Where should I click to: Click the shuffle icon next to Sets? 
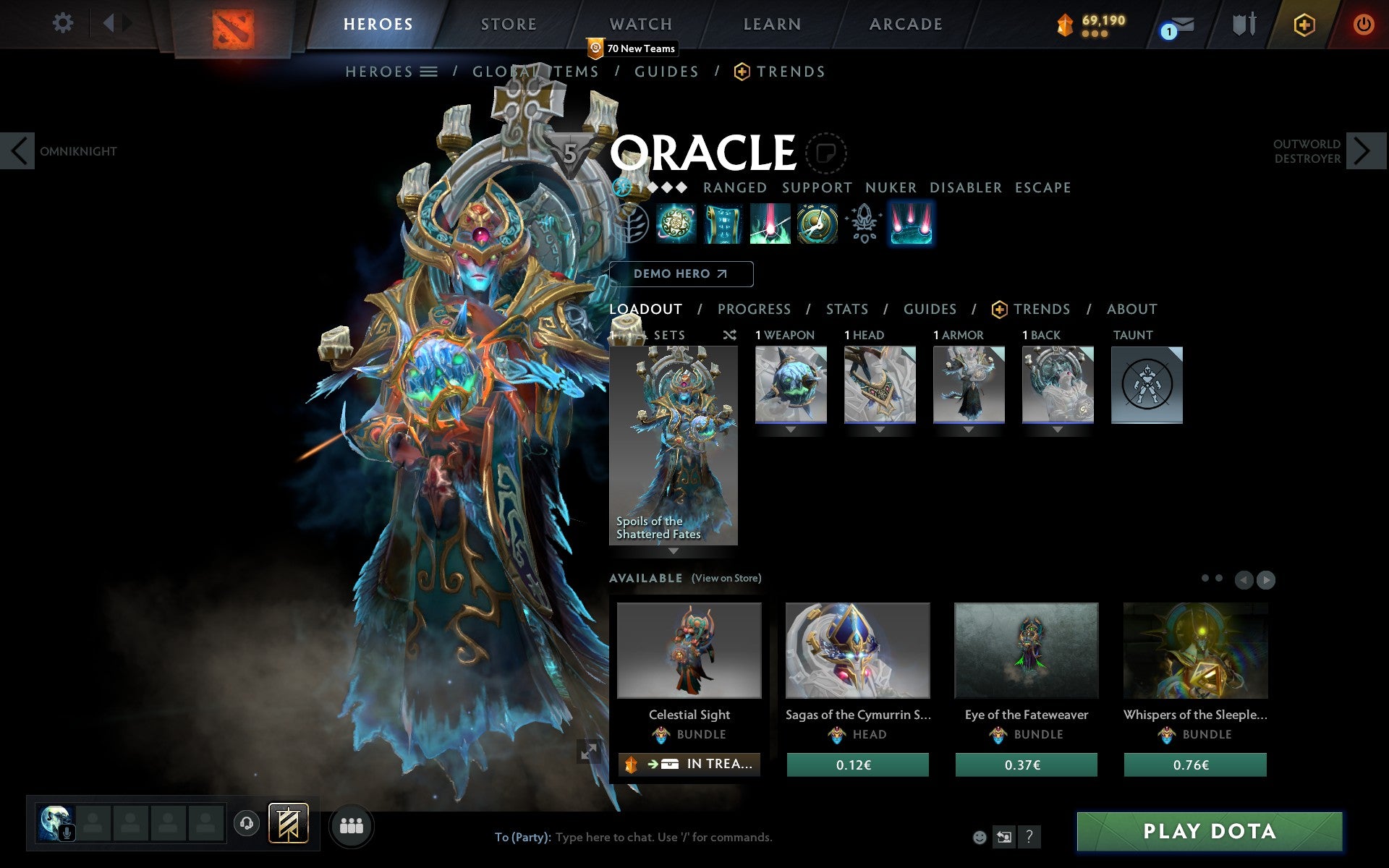pos(729,335)
